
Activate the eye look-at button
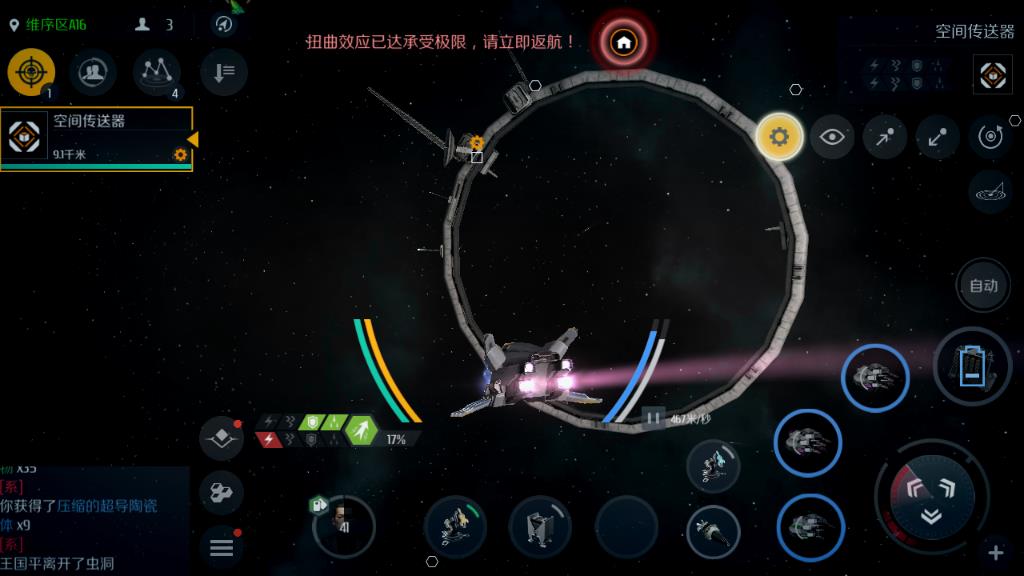(x=832, y=137)
